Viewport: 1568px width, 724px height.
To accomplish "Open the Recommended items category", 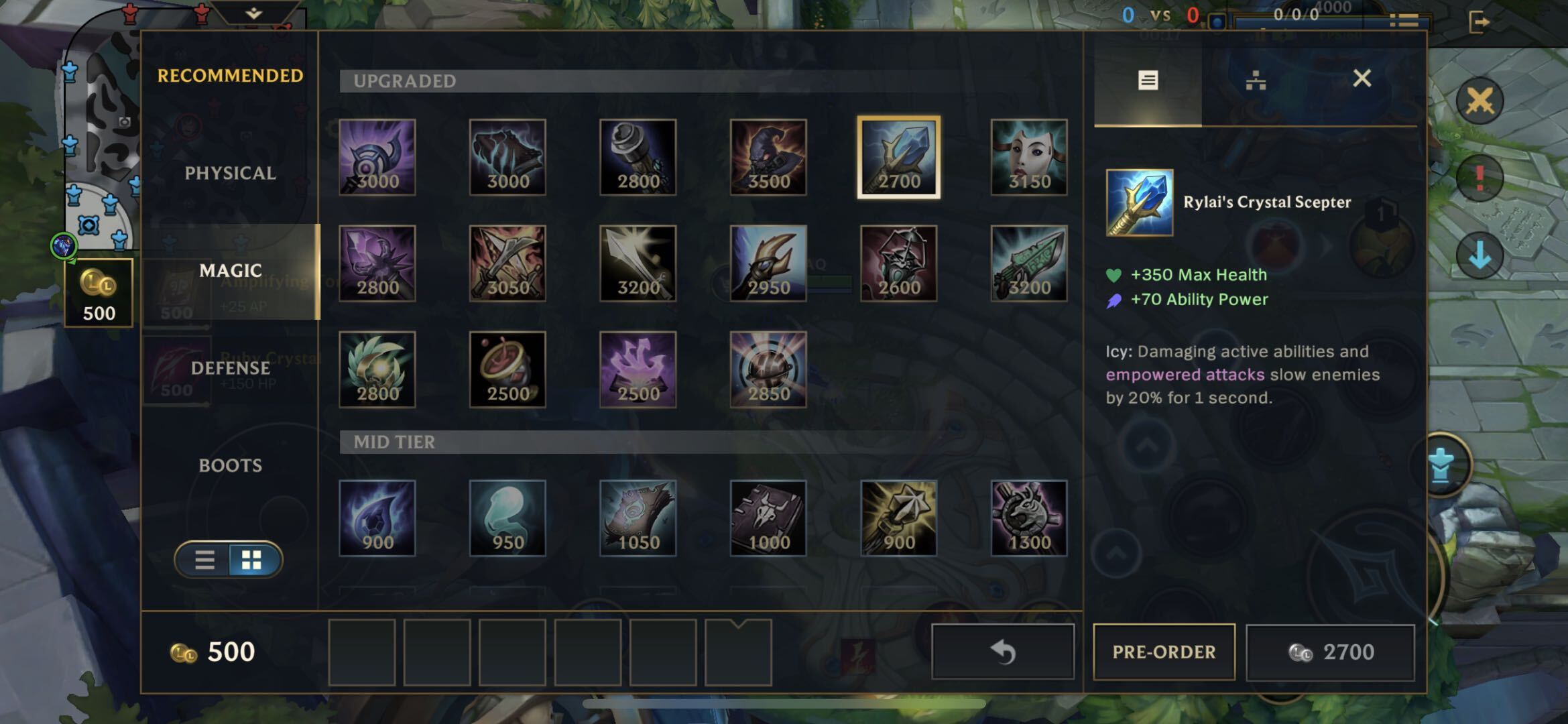I will pyautogui.click(x=230, y=76).
